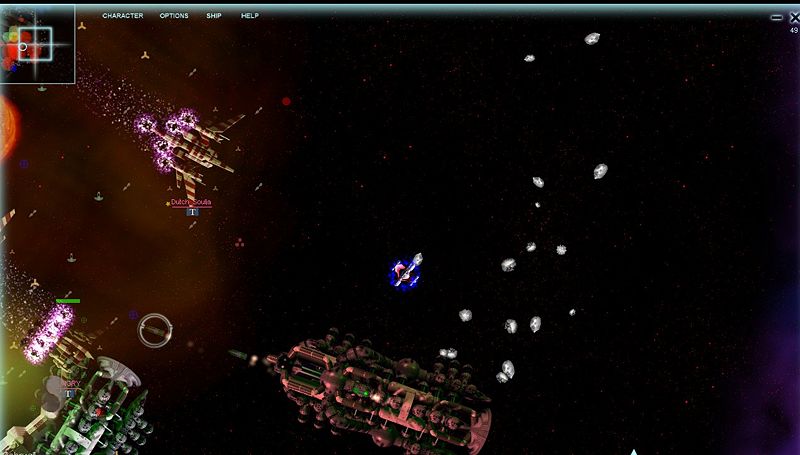Viewport: 800px width, 455px height.
Task: Open the CHARACTER menu
Action: (122, 16)
